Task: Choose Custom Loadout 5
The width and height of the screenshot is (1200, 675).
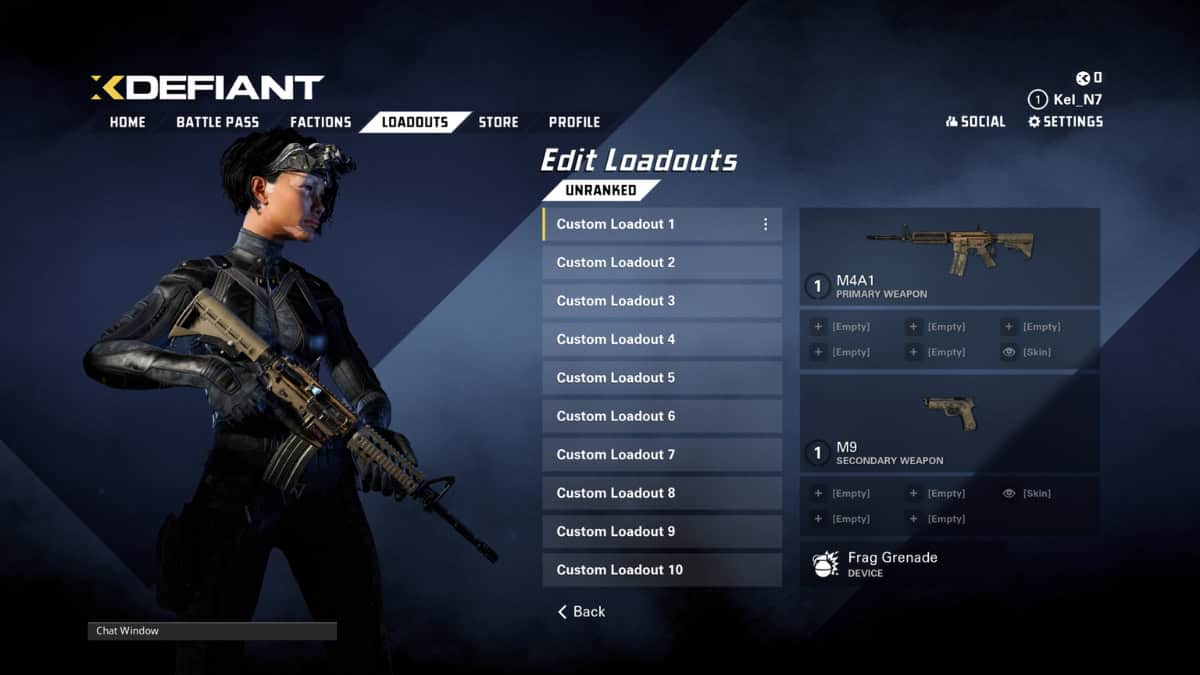Action: tap(661, 378)
